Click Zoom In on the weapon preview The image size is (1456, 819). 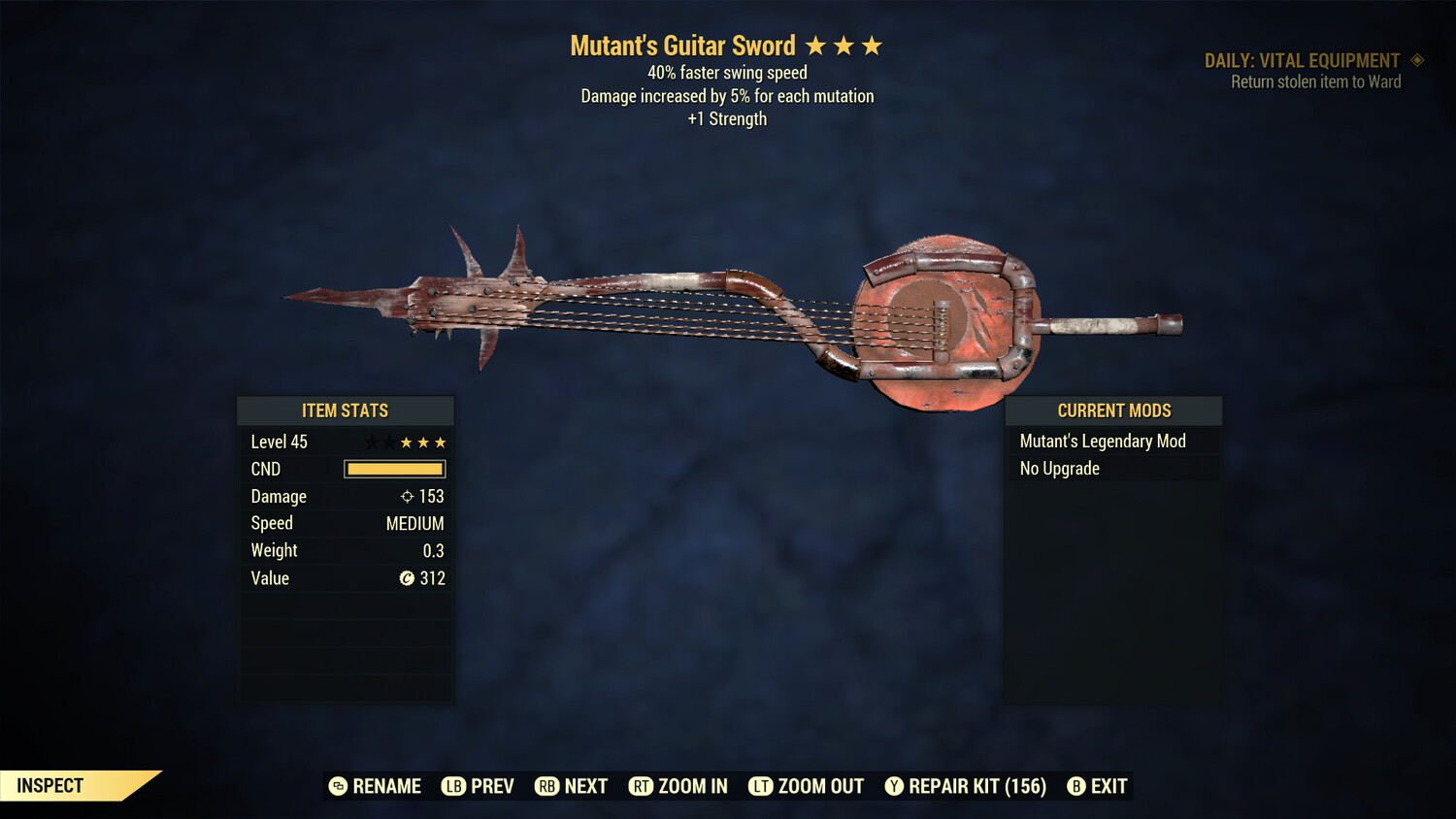[x=678, y=786]
